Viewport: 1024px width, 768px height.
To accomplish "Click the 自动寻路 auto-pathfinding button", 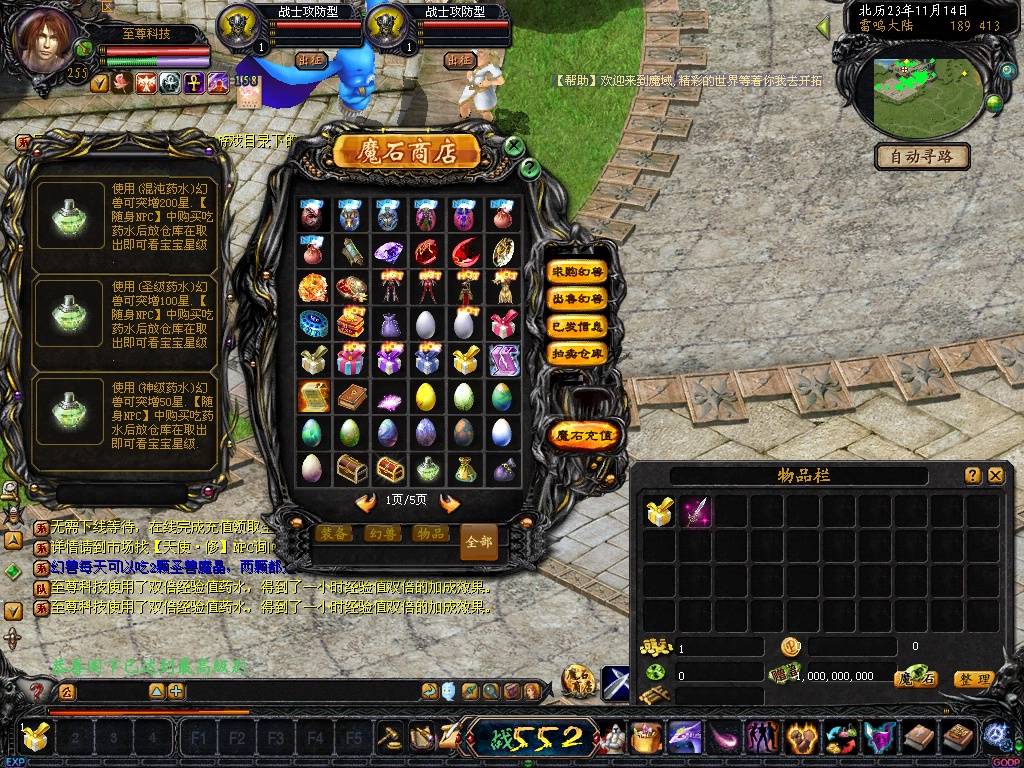I will pyautogui.click(x=922, y=156).
